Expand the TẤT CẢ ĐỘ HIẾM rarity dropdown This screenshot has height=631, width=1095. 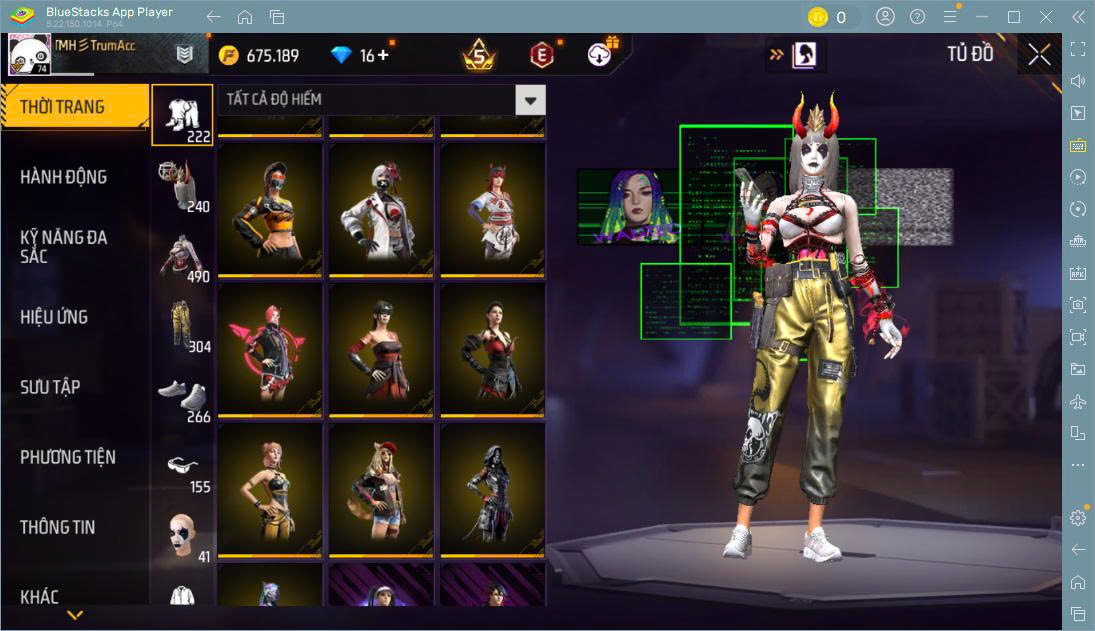tap(530, 100)
